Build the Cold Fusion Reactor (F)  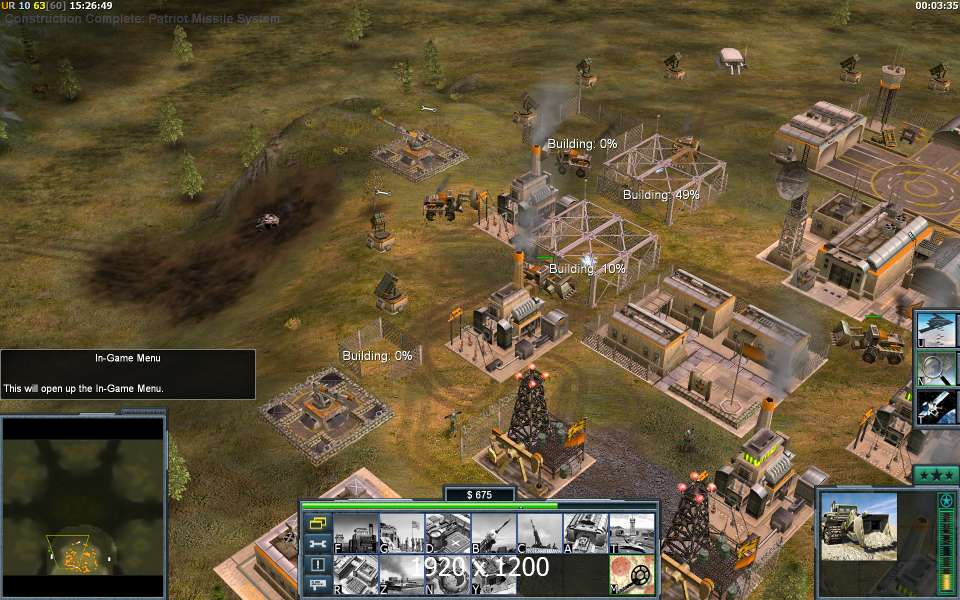(355, 533)
